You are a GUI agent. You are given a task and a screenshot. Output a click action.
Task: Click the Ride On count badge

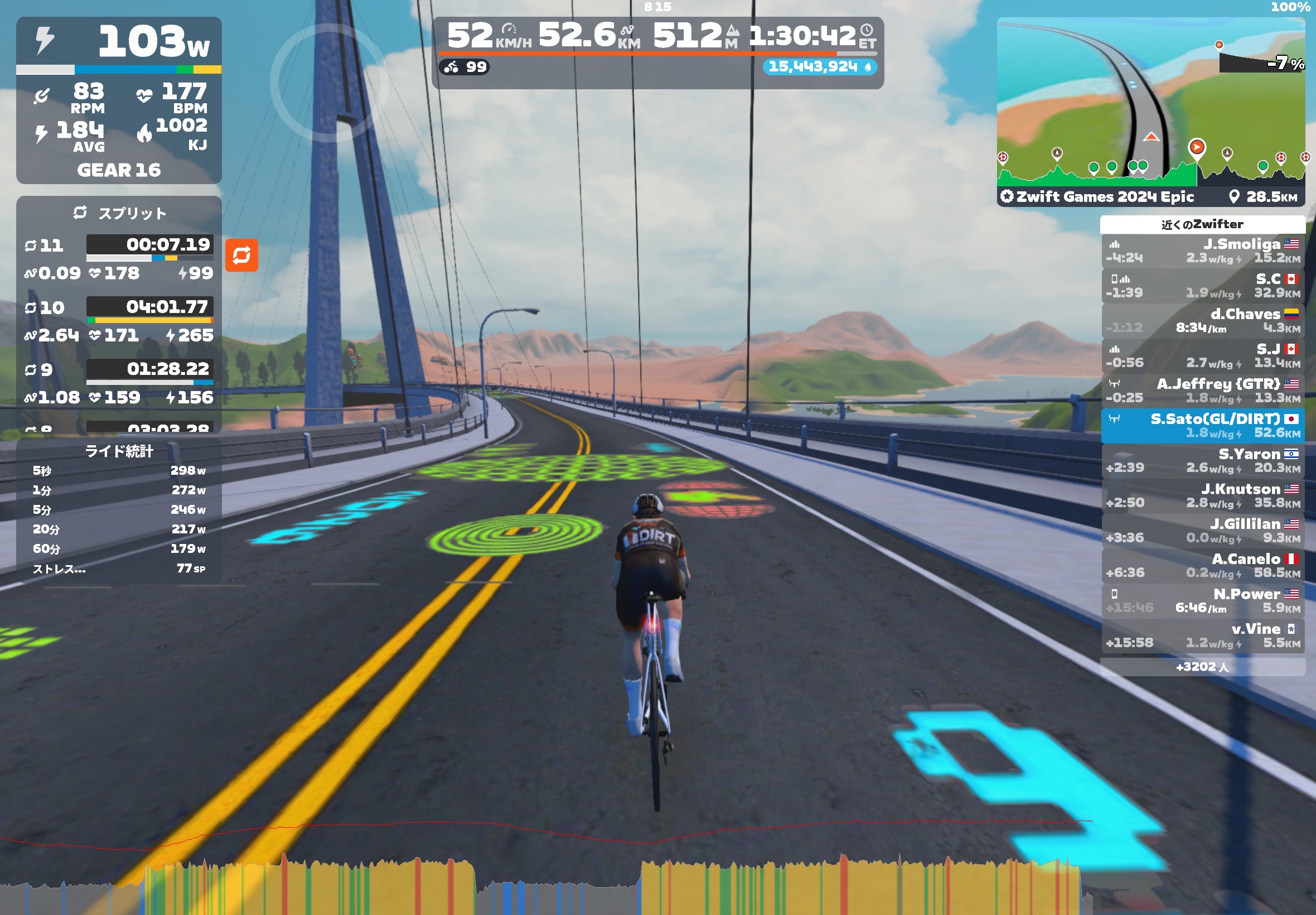(464, 67)
